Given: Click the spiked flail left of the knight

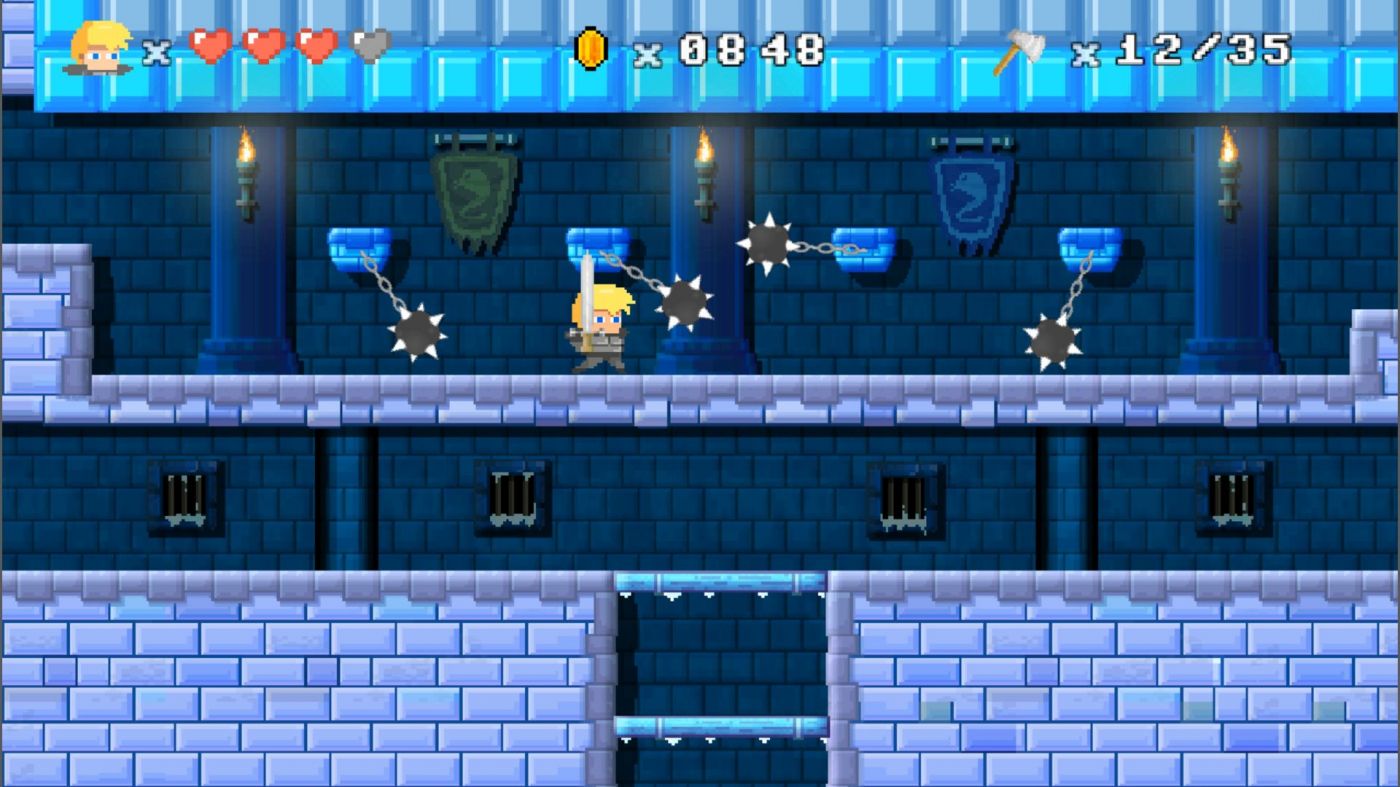Looking at the screenshot, I should 415,332.
